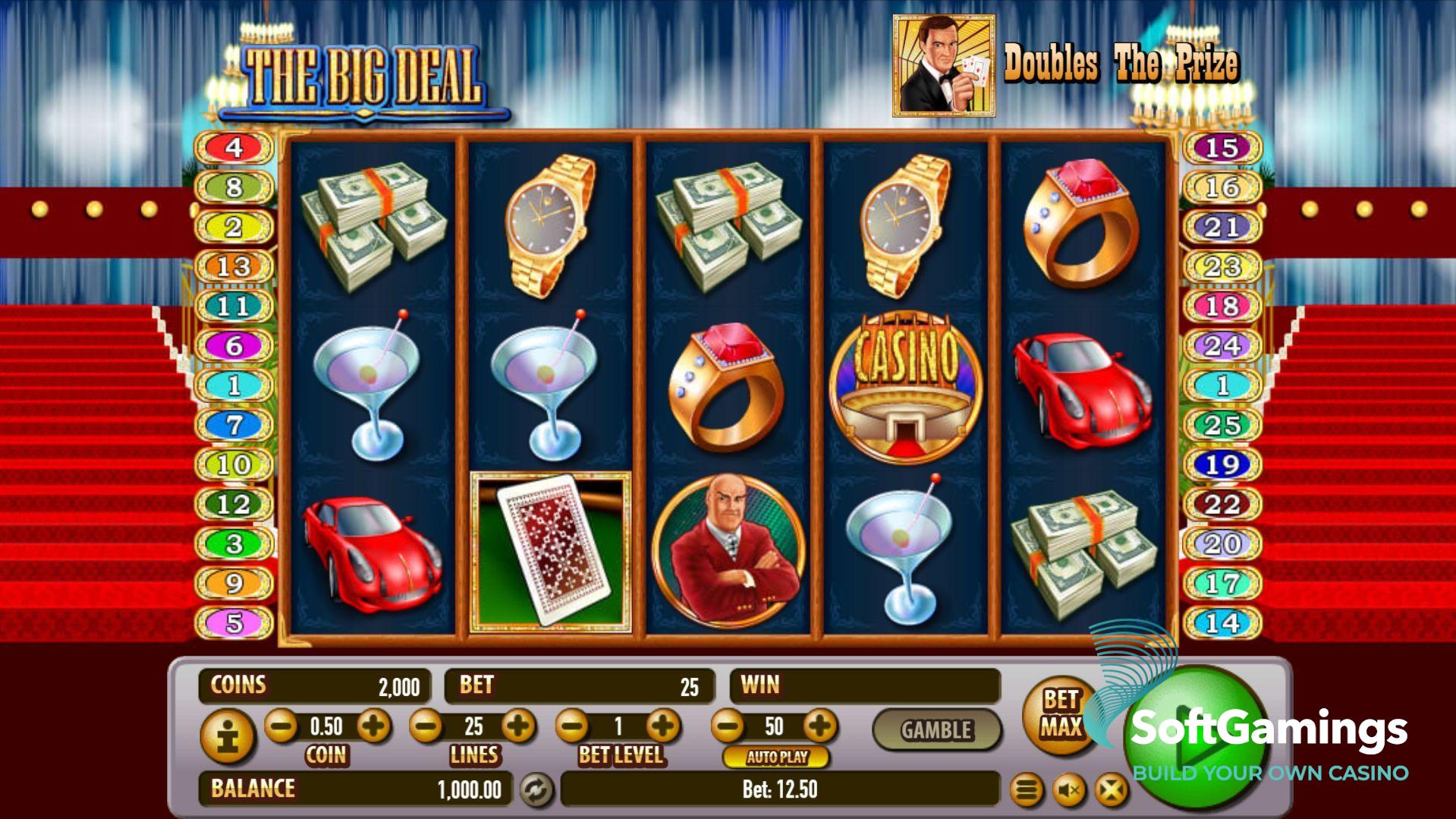Refresh the balance display
Viewport: 1456px width, 819px height.
[x=536, y=790]
